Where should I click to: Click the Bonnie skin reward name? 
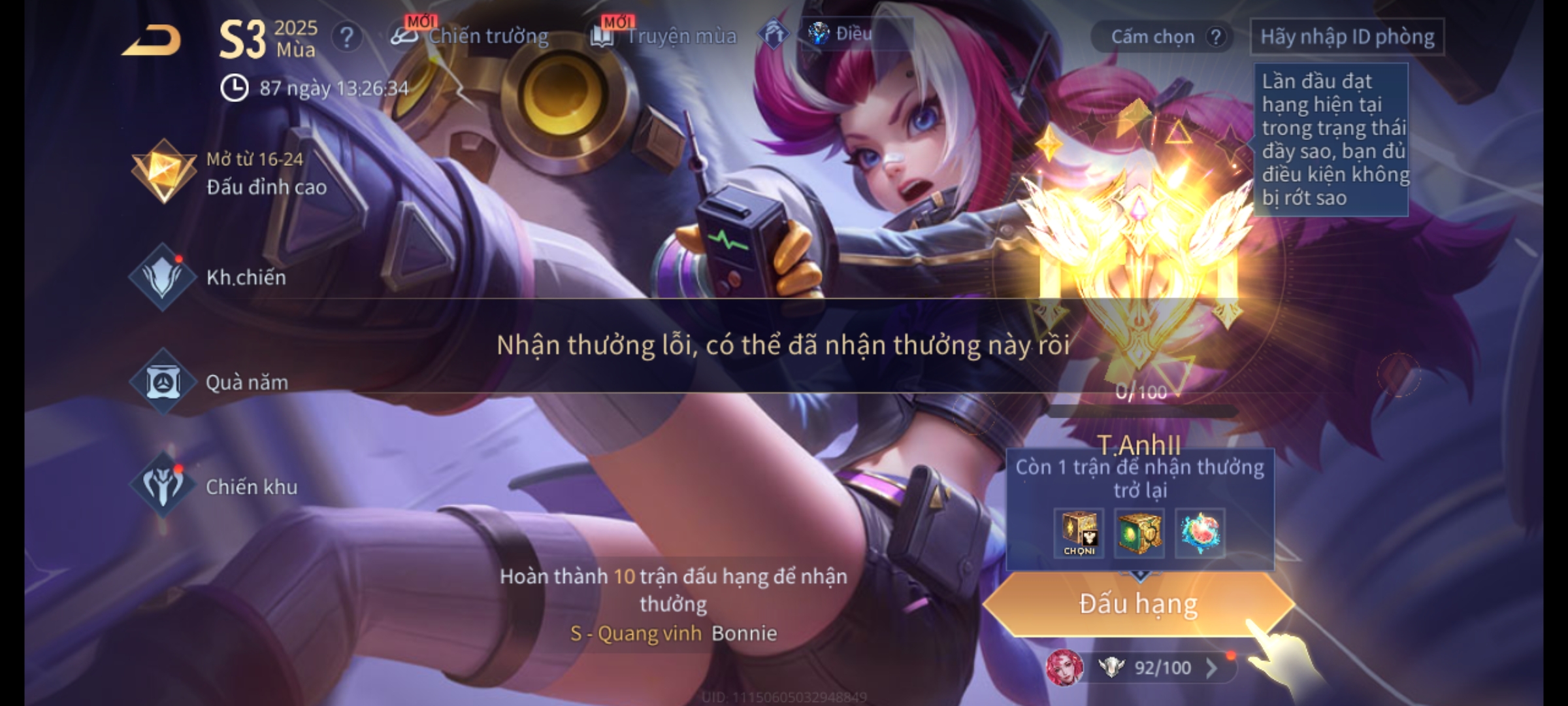(743, 633)
